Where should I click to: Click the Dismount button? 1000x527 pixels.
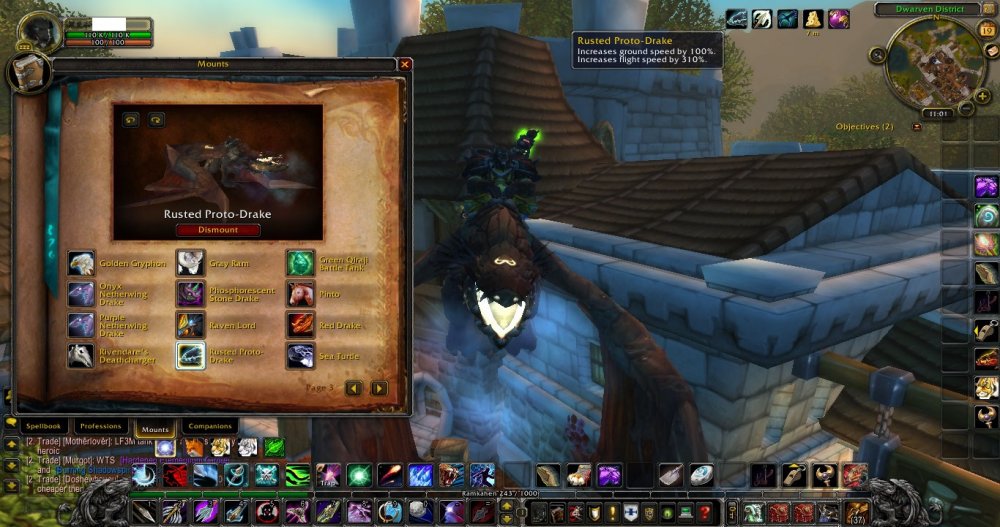pos(218,230)
